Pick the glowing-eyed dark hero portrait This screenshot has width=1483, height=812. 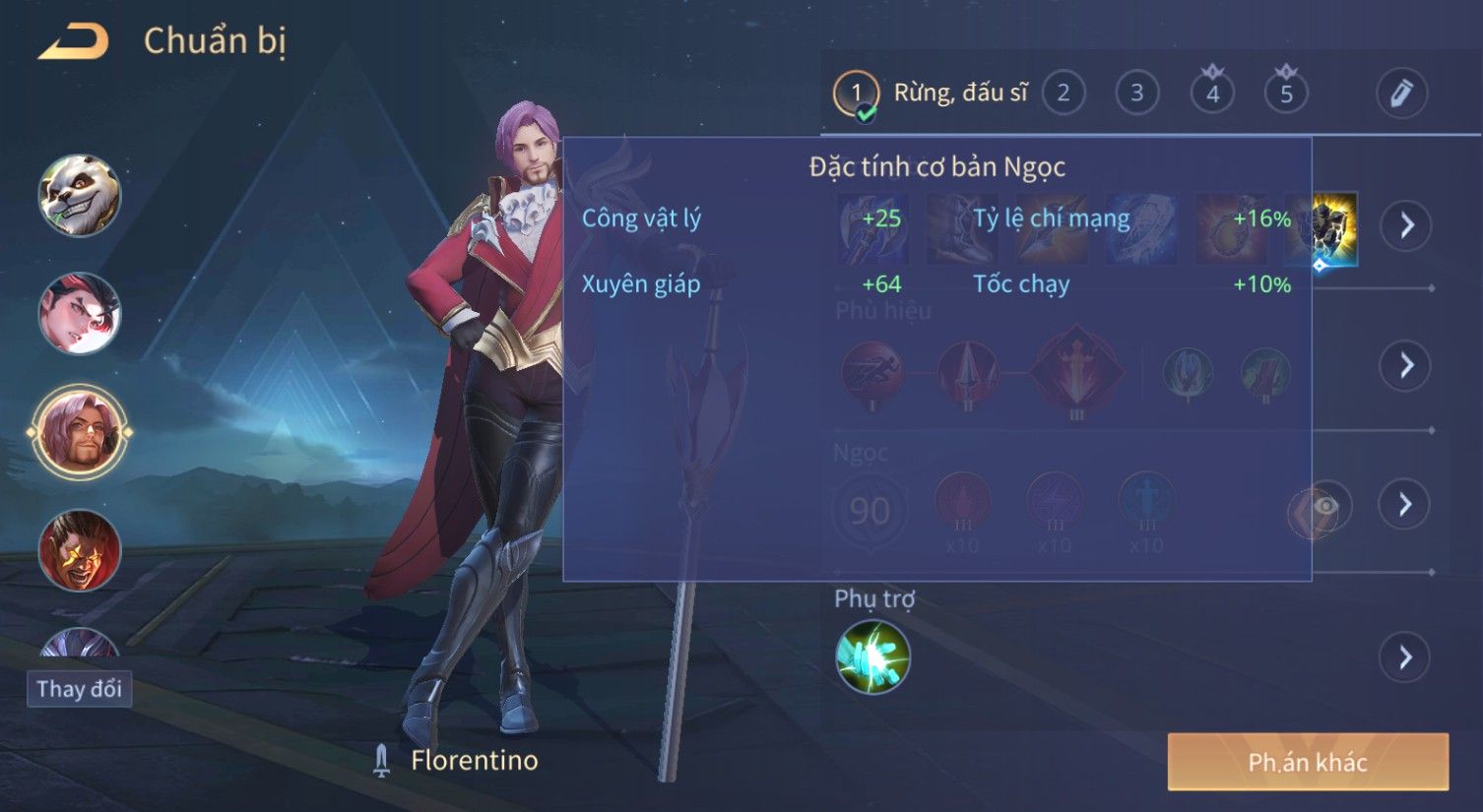[79, 549]
